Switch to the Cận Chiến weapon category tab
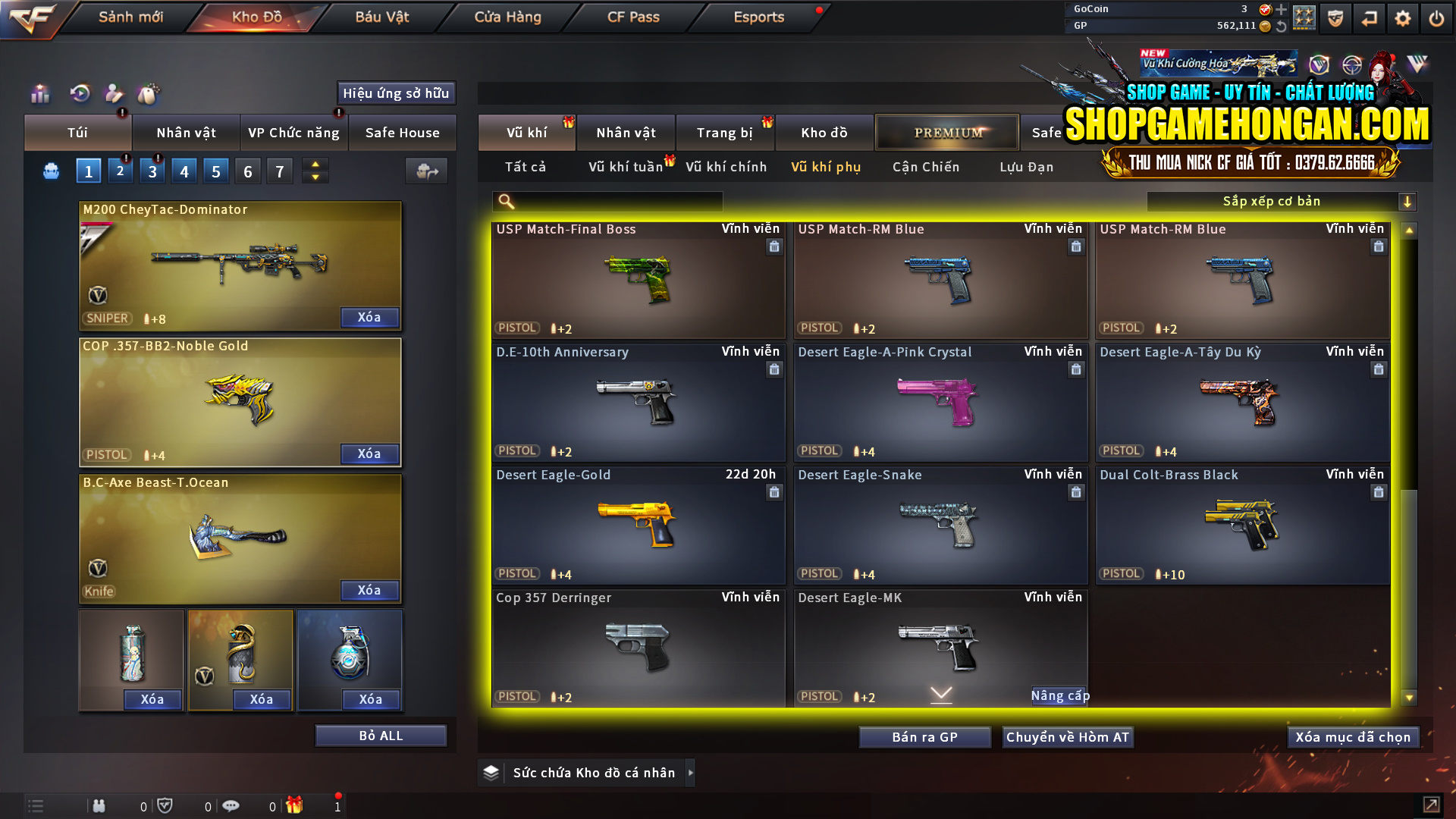The width and height of the screenshot is (1456, 819). point(925,167)
